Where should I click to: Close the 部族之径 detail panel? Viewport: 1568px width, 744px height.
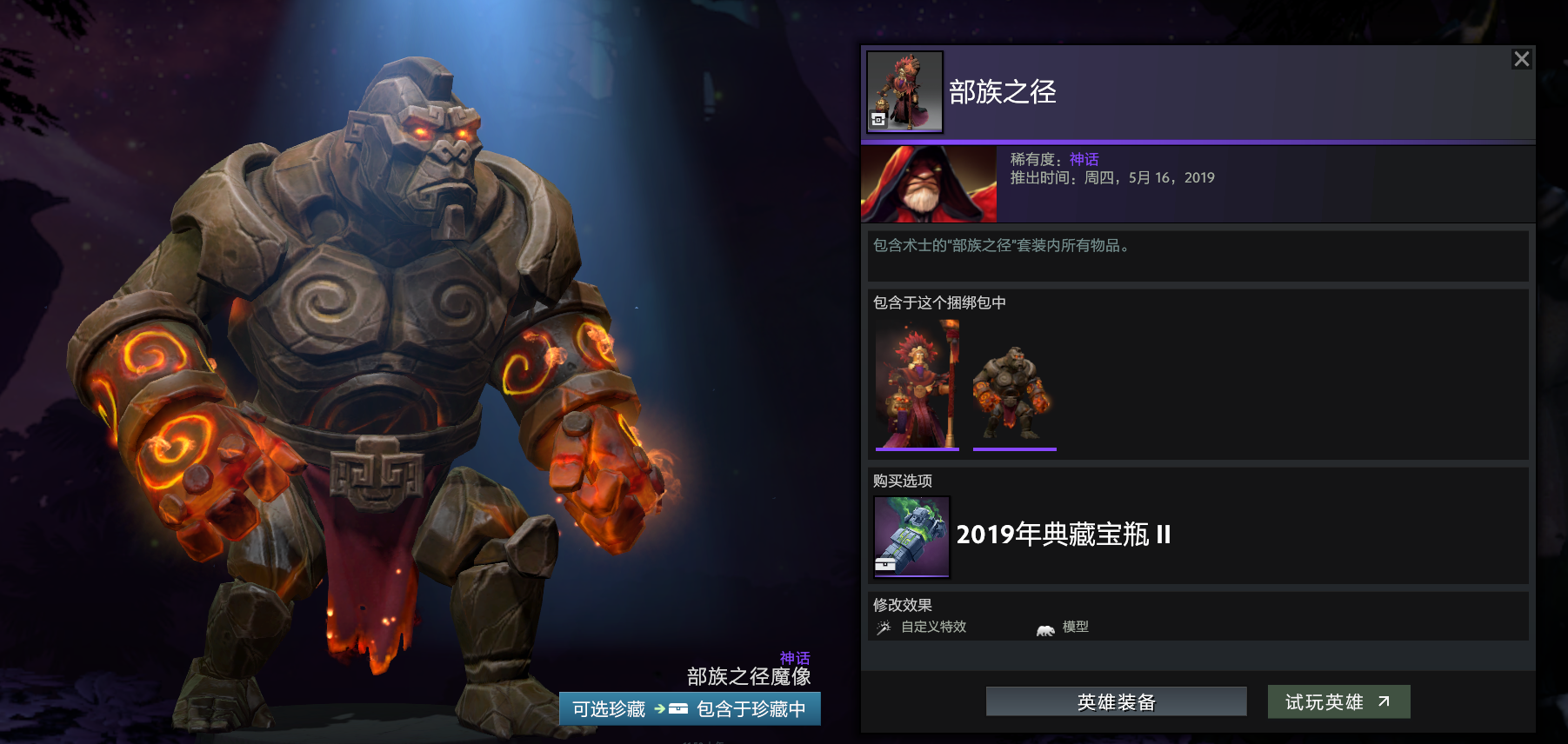click(1522, 59)
